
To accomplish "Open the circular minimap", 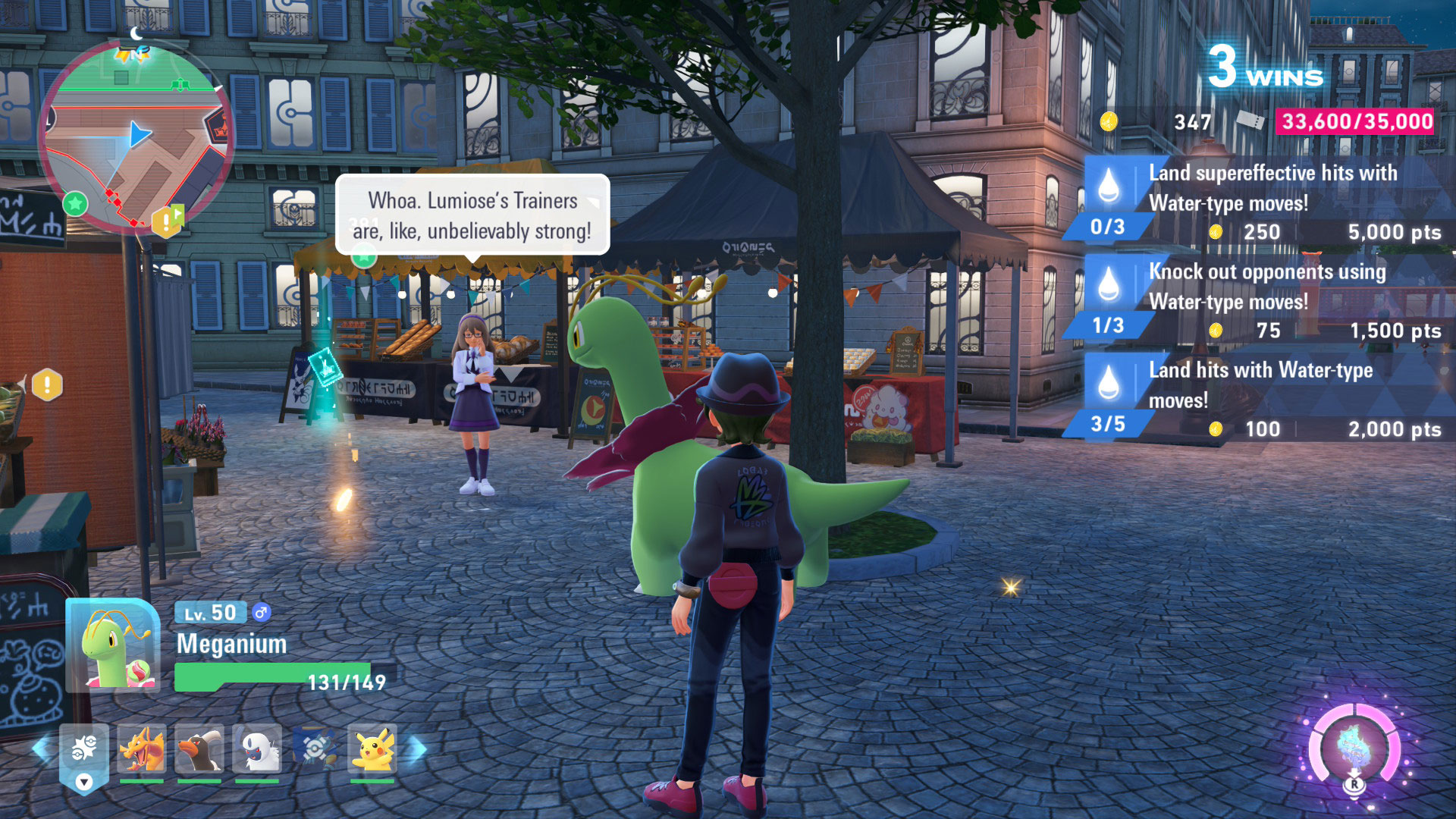I will (x=135, y=136).
